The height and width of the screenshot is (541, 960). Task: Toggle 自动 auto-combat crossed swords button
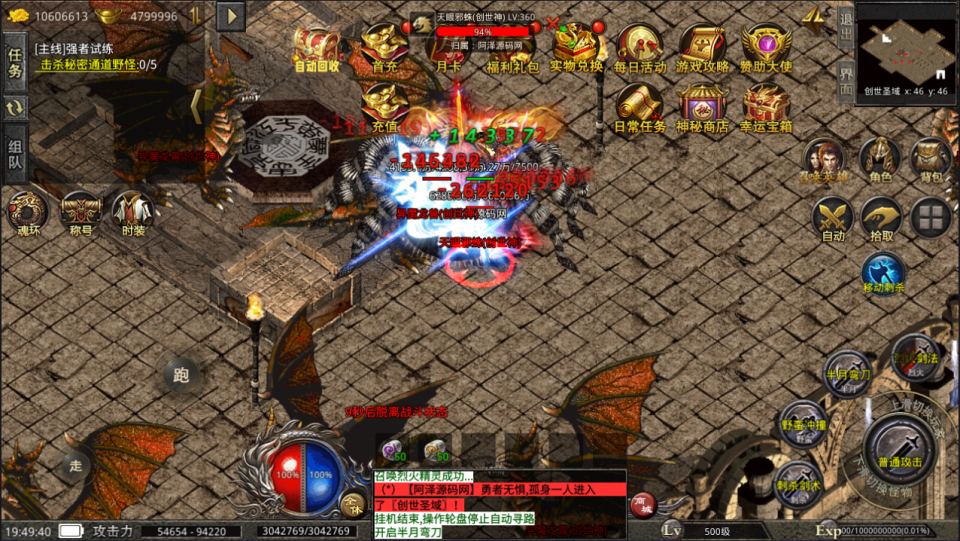(832, 219)
